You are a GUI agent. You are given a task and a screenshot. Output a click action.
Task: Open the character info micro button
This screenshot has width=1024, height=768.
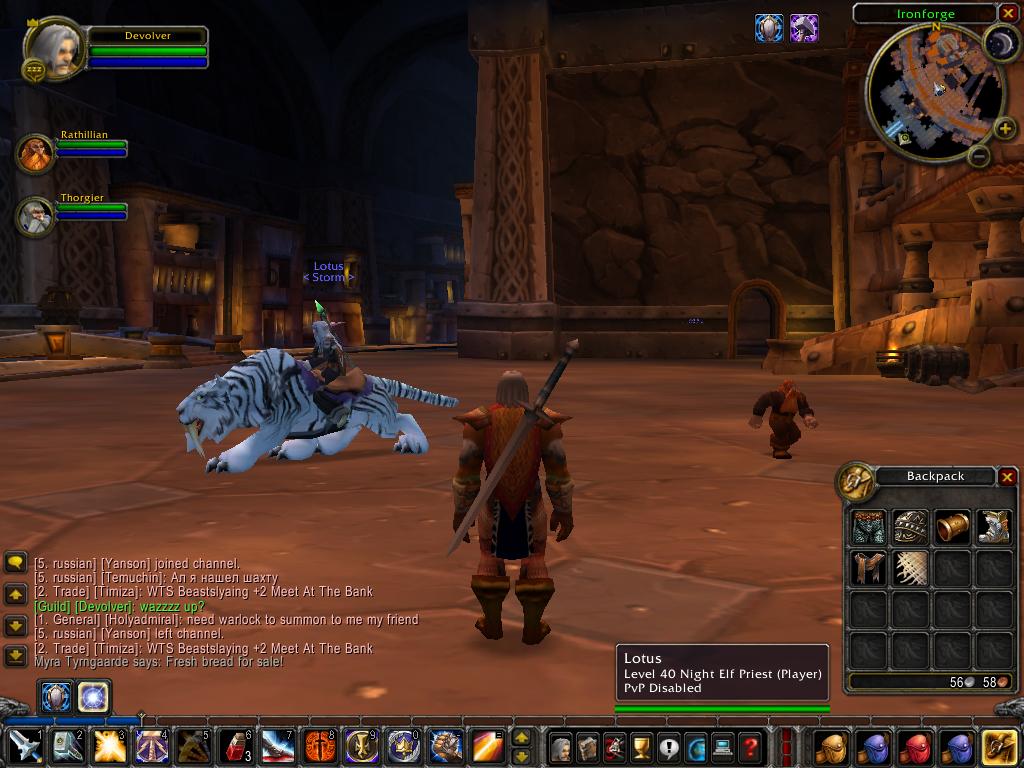click(x=560, y=746)
